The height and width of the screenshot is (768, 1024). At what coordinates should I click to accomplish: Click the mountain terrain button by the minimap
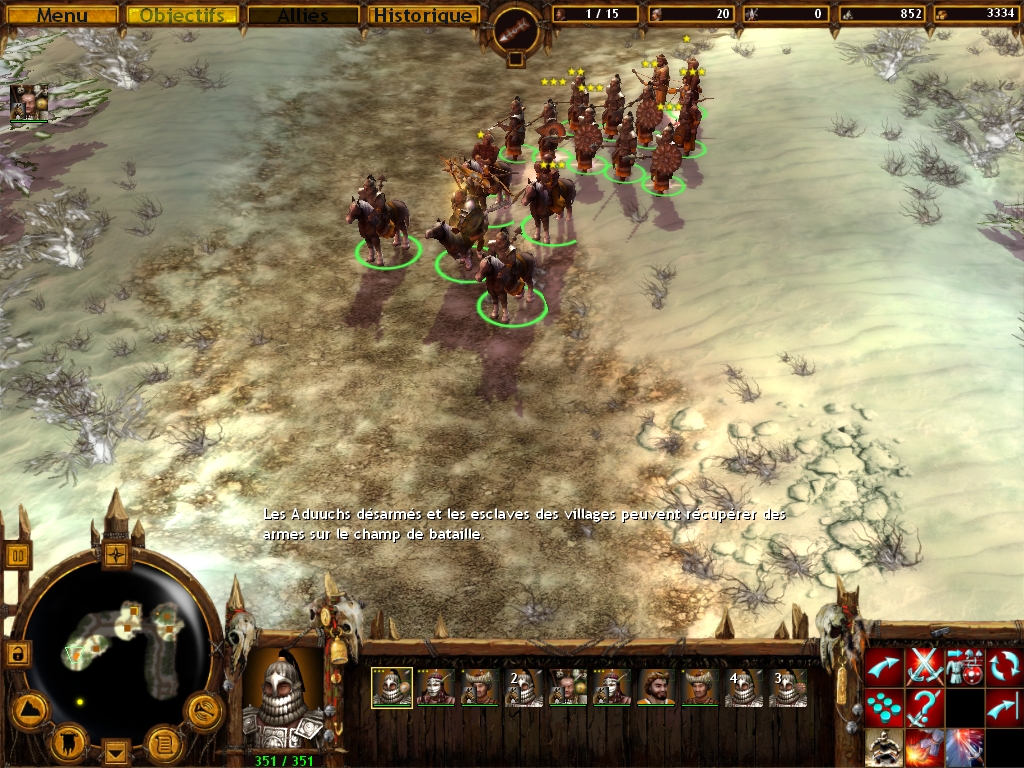click(x=30, y=710)
